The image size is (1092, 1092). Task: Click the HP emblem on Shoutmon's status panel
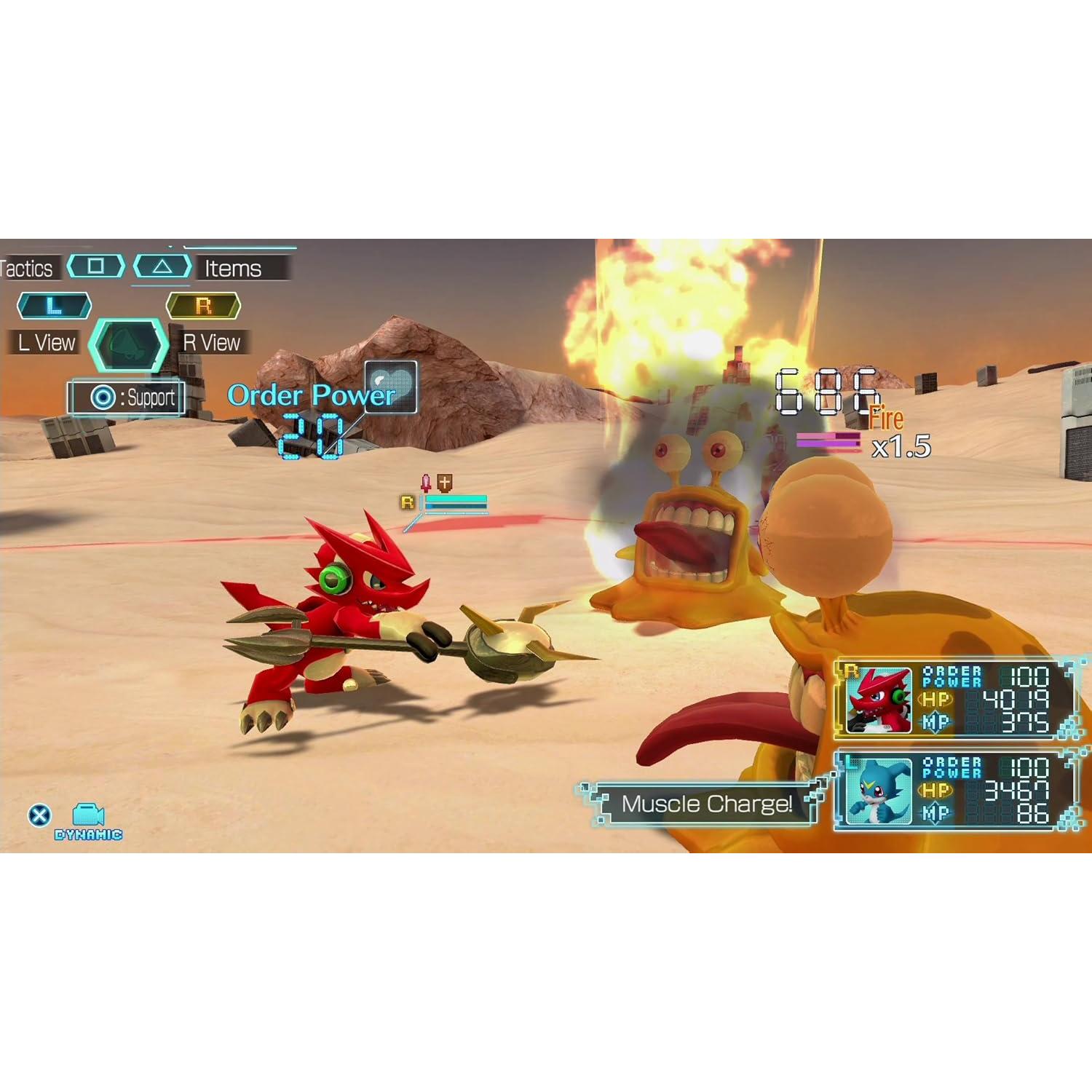[x=935, y=700]
